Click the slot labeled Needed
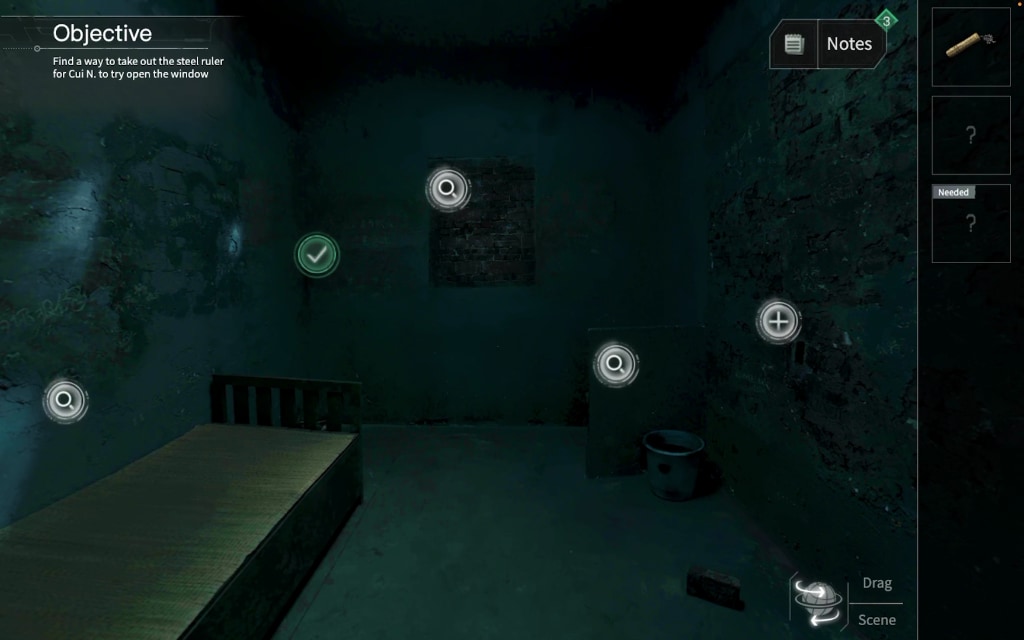The height and width of the screenshot is (640, 1024). 970,223
